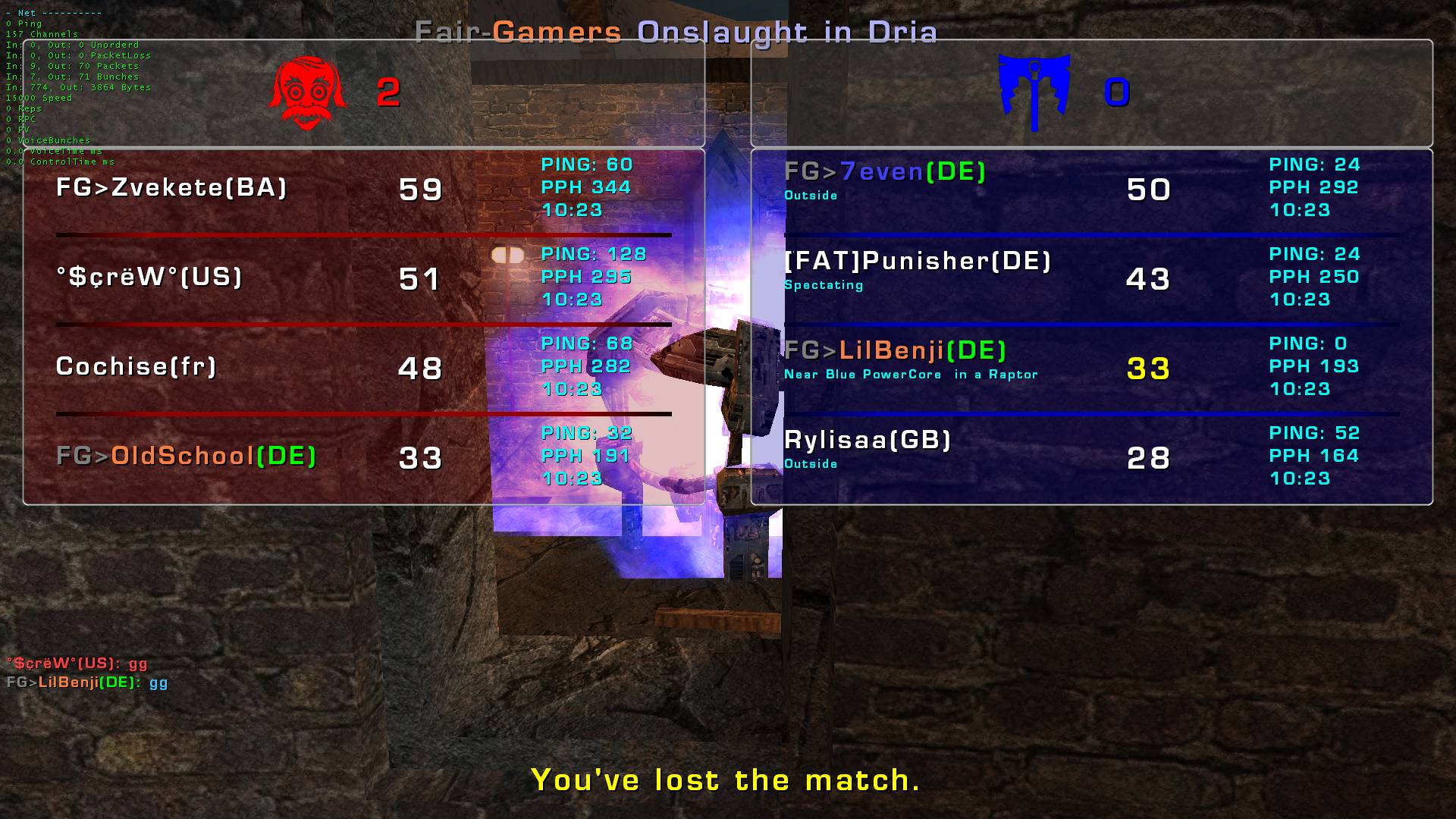Click the blue team axe emblem
Image resolution: width=1456 pixels, height=819 pixels.
[1034, 91]
